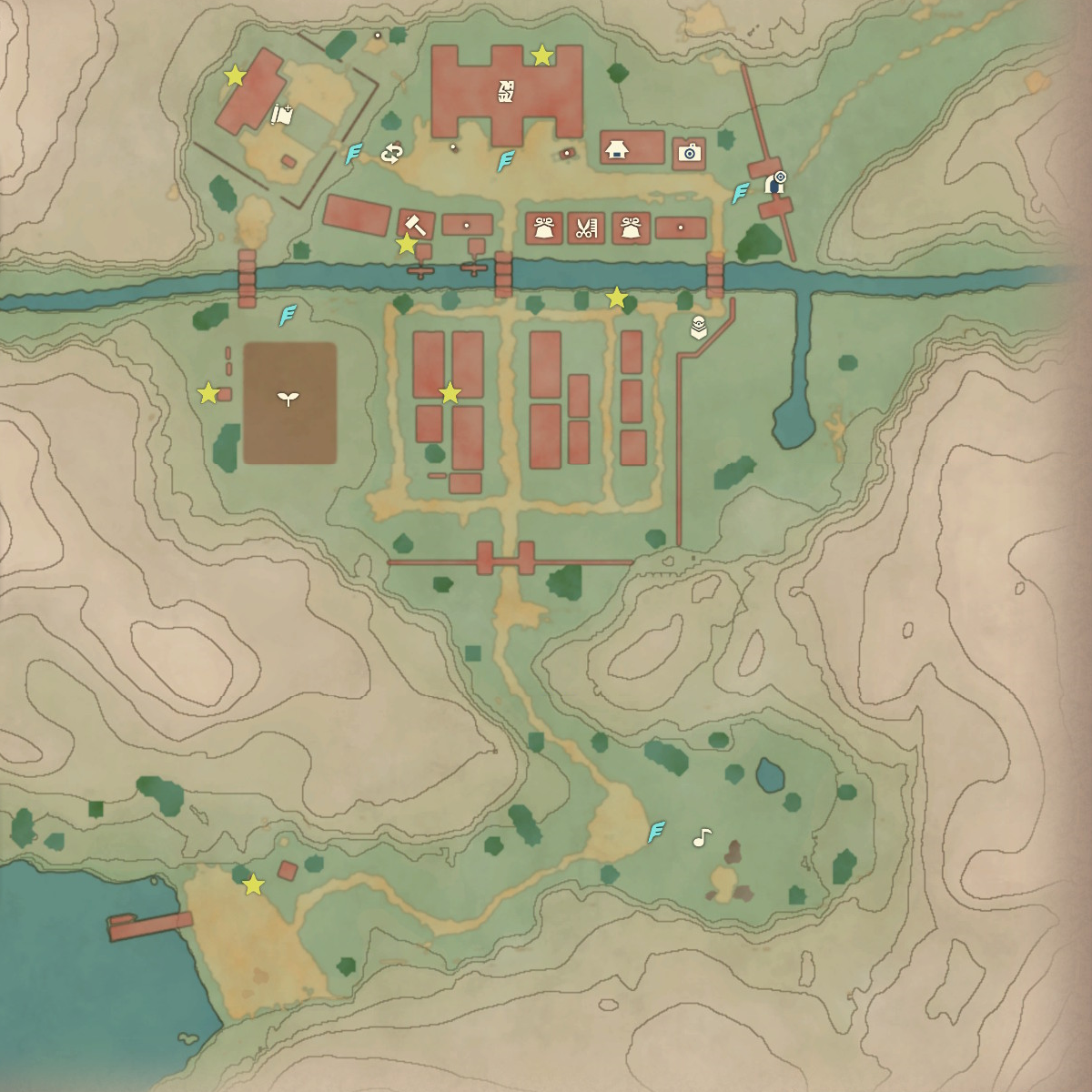Select the circular swap arrows marker

point(391,153)
